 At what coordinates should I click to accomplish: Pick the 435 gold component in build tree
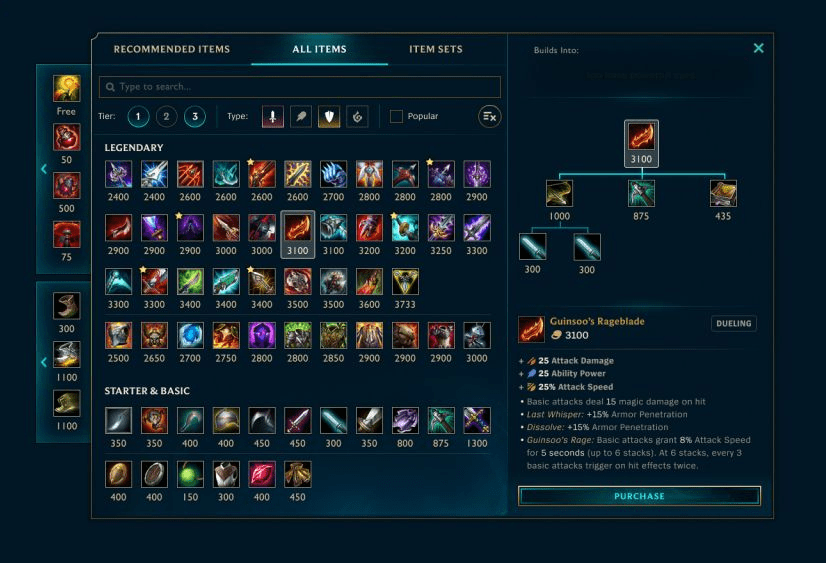point(723,193)
